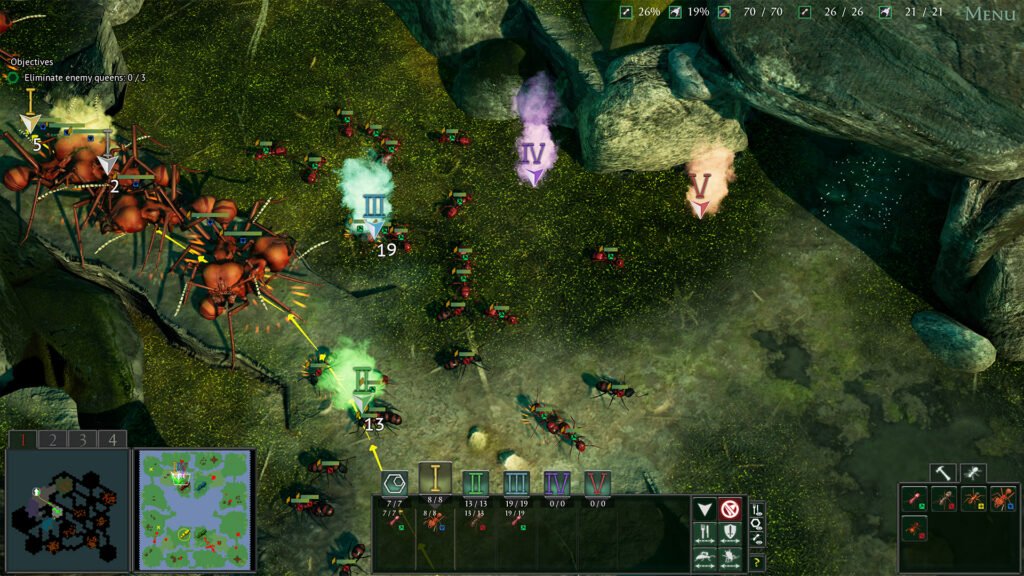Open the yellow question mark help
The width and height of the screenshot is (1024, 576).
757,563
